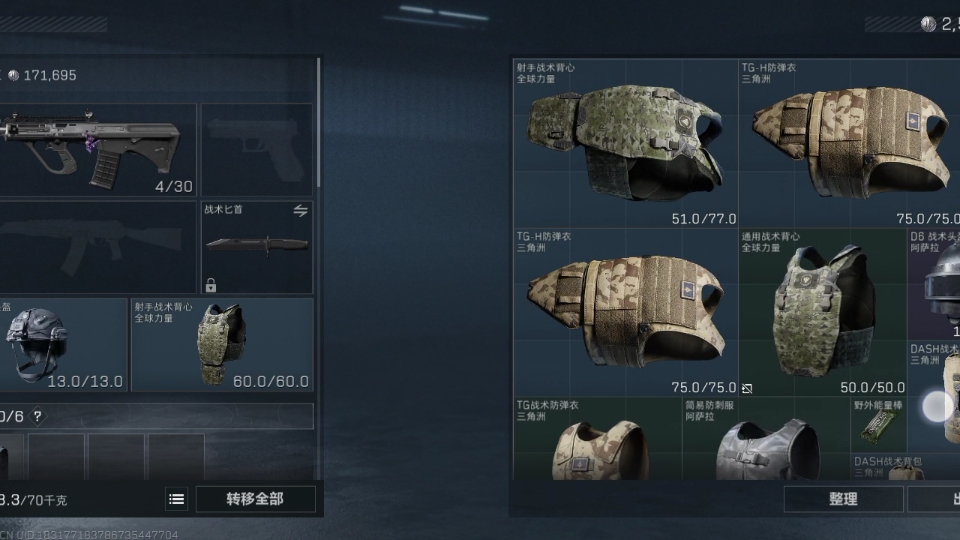Pick the stash 射手战术背心 with 51.0/77.0 durability
This screenshot has width=960, height=540.
pyautogui.click(x=626, y=143)
